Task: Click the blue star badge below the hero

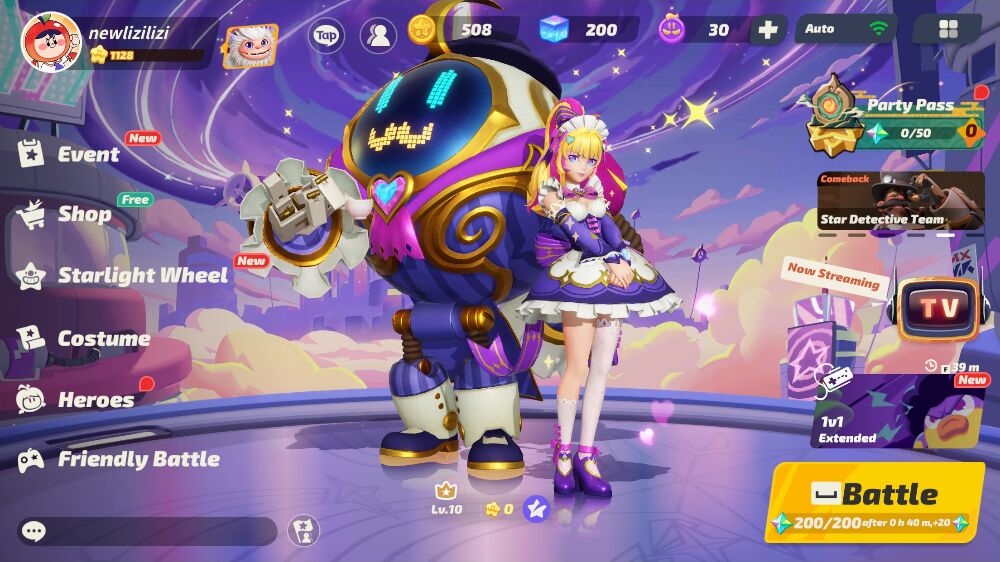Action: 537,509
